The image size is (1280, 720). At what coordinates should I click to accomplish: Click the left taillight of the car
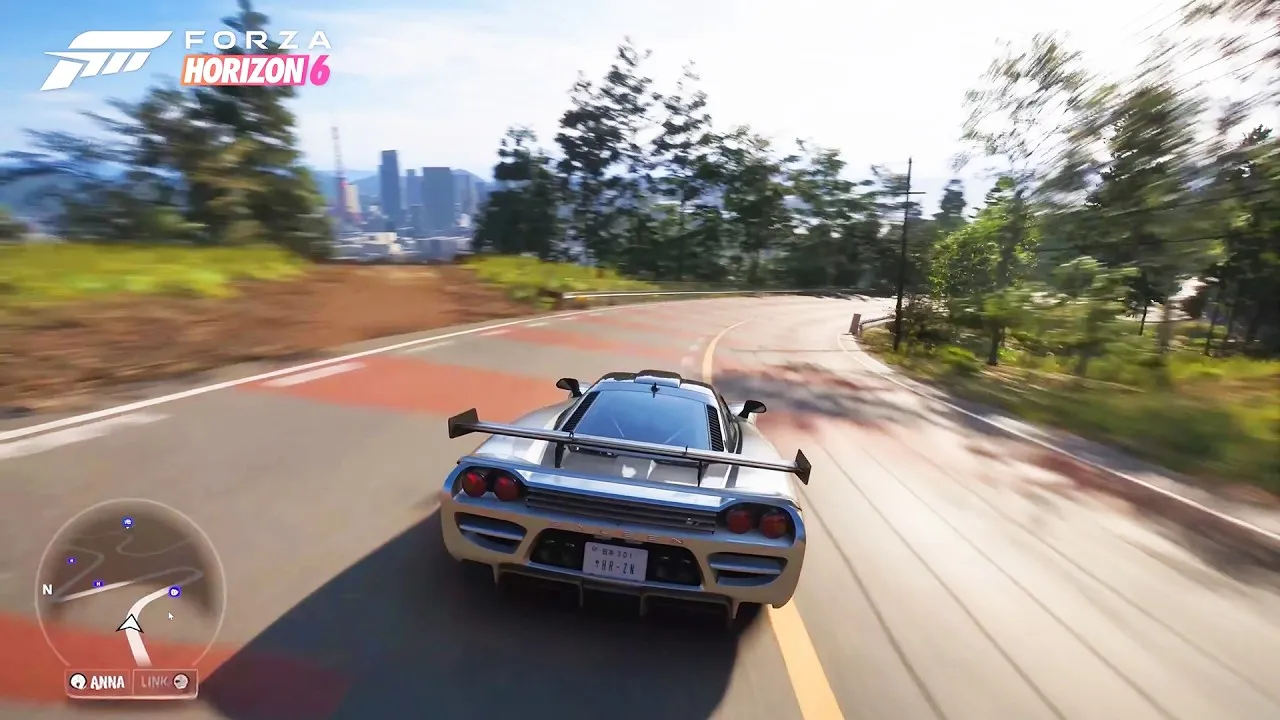click(487, 483)
